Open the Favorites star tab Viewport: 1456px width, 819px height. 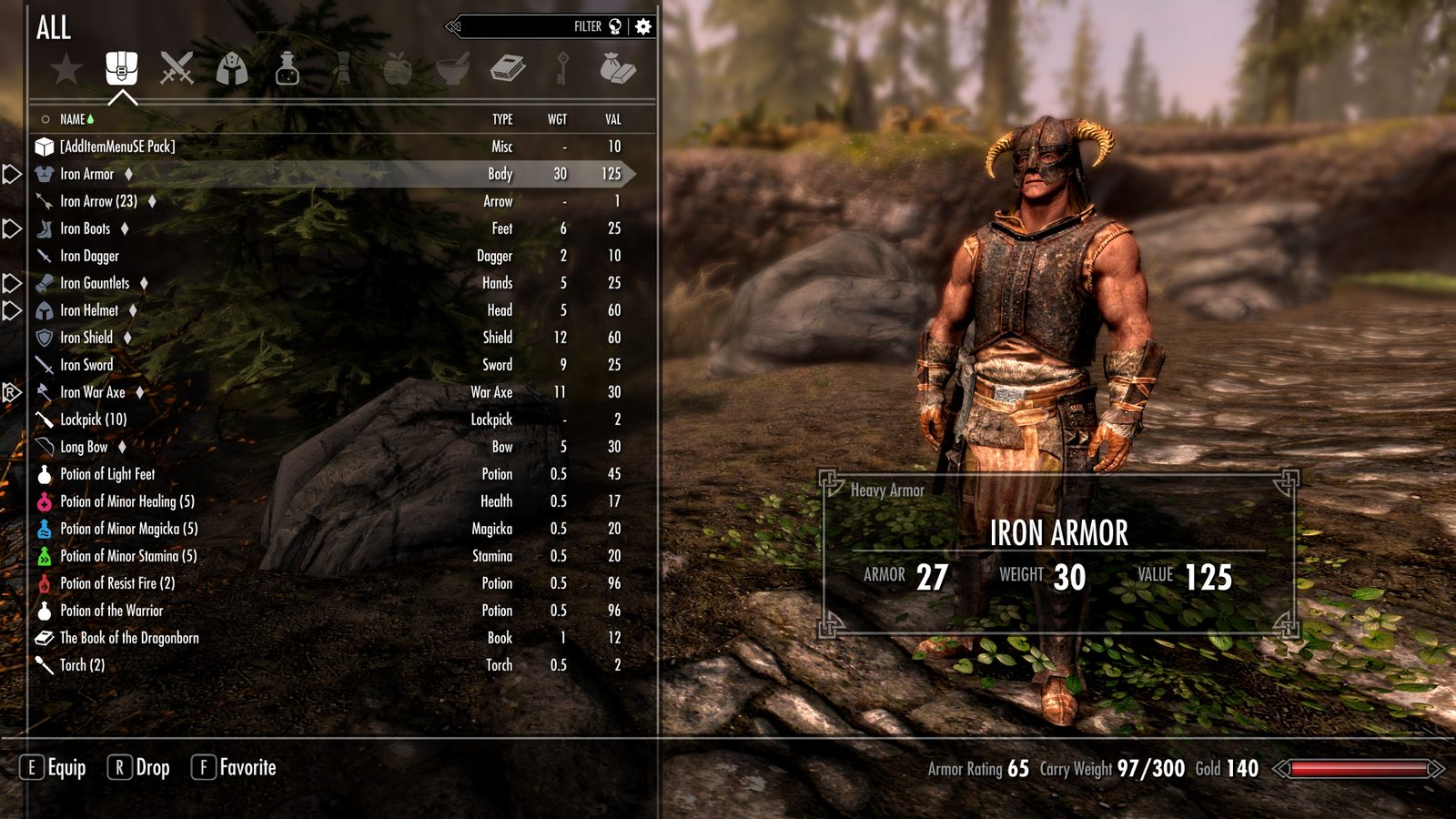(x=66, y=68)
